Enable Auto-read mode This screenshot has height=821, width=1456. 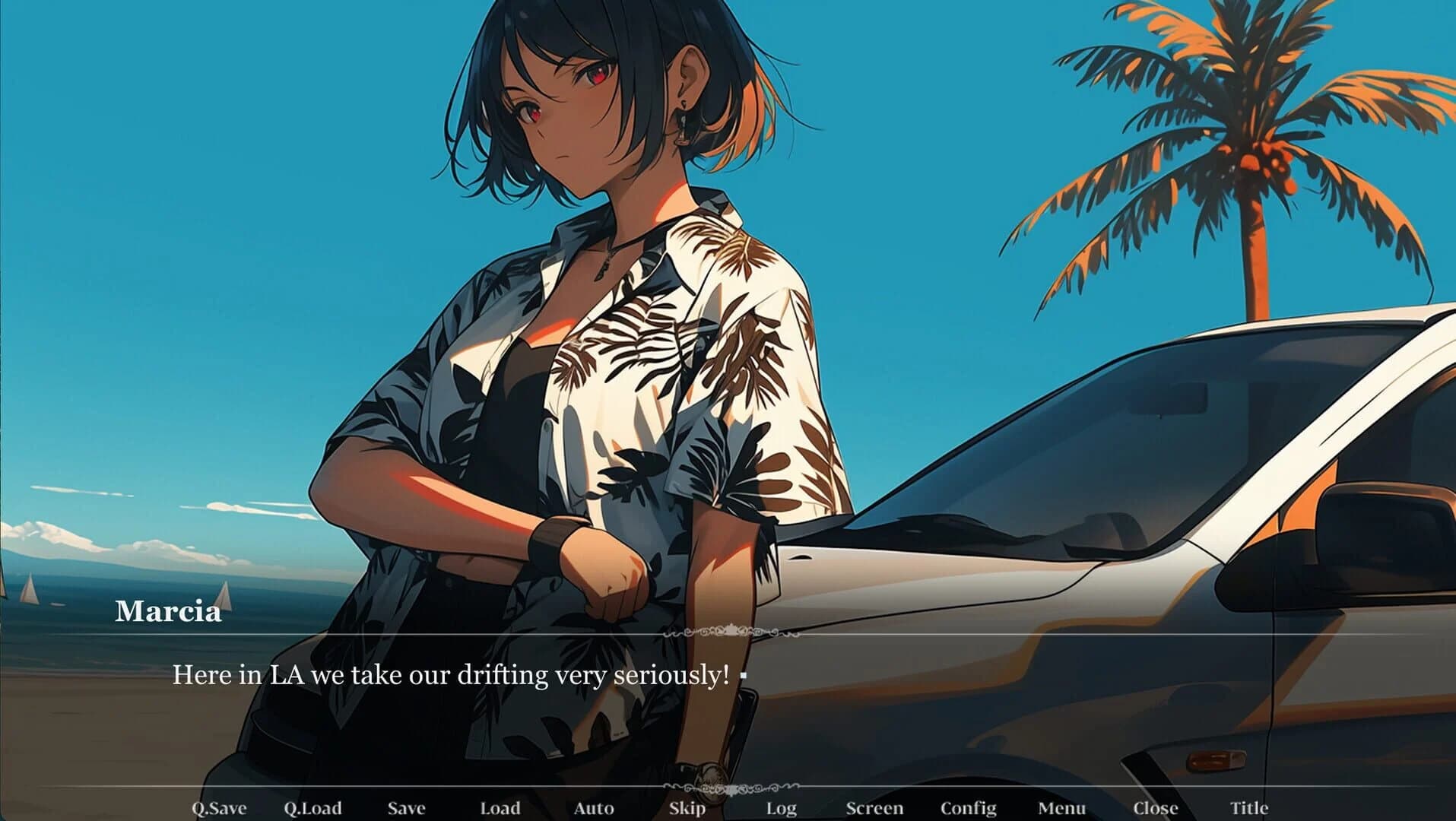click(x=595, y=808)
